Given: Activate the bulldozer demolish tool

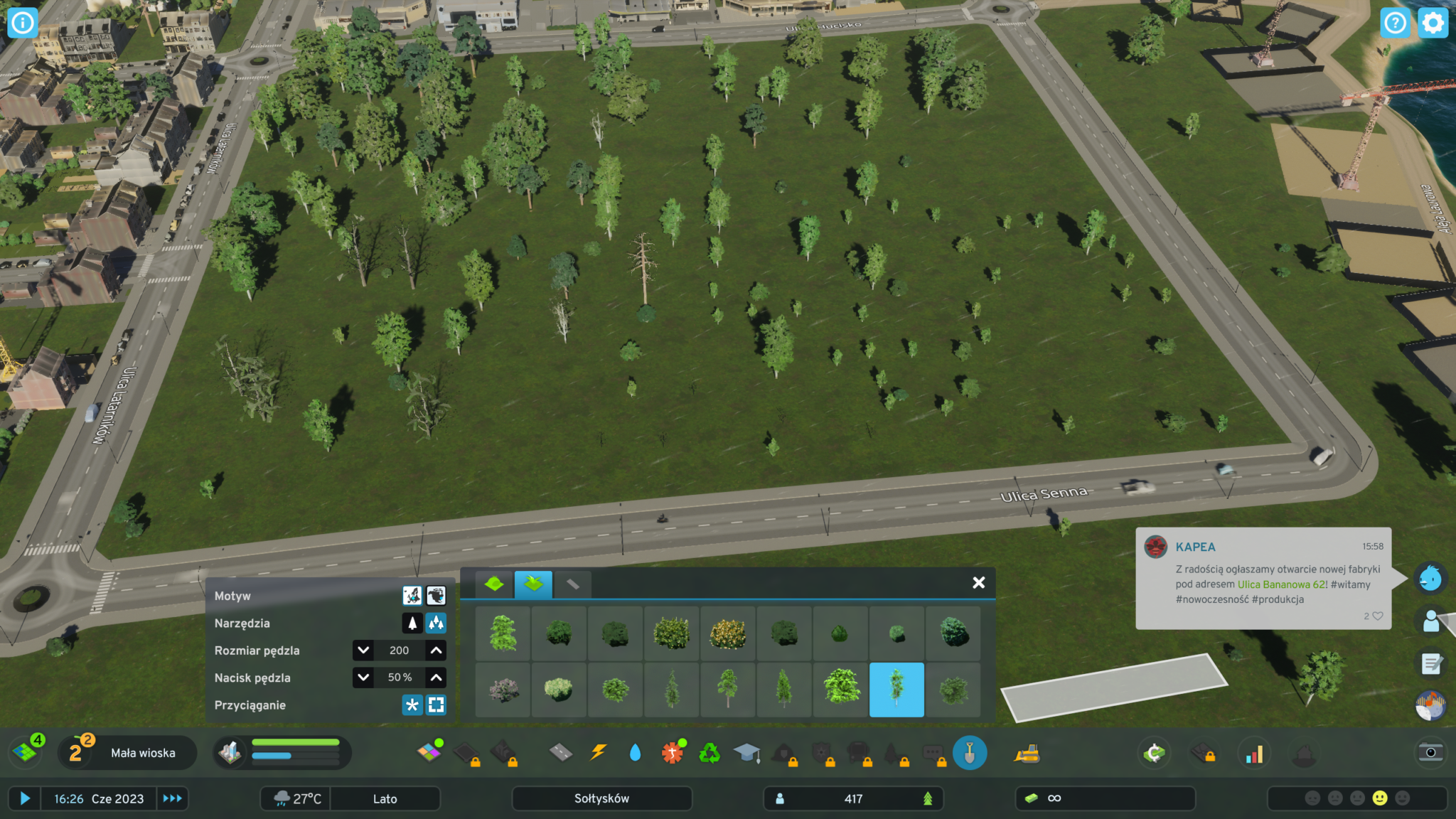Looking at the screenshot, I should coord(1027,754).
